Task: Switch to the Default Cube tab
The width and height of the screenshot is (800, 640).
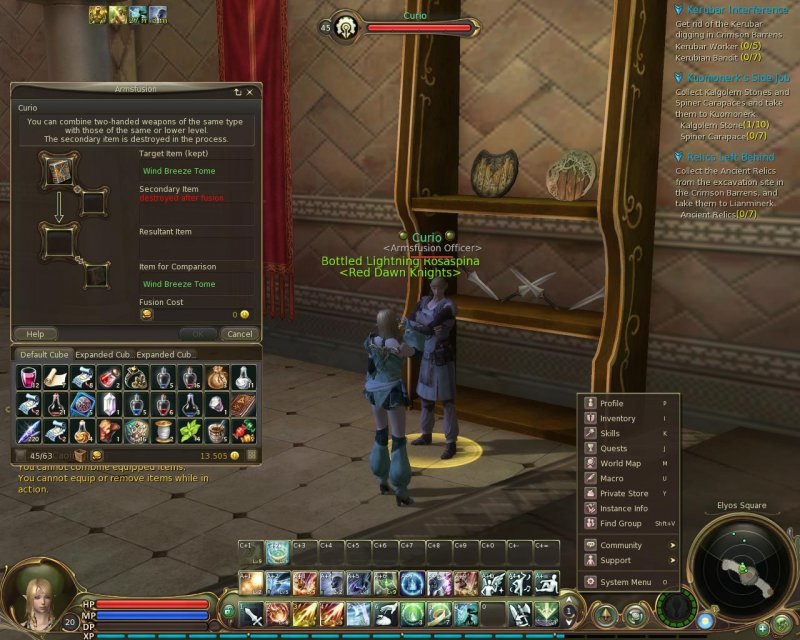Action: click(x=41, y=354)
